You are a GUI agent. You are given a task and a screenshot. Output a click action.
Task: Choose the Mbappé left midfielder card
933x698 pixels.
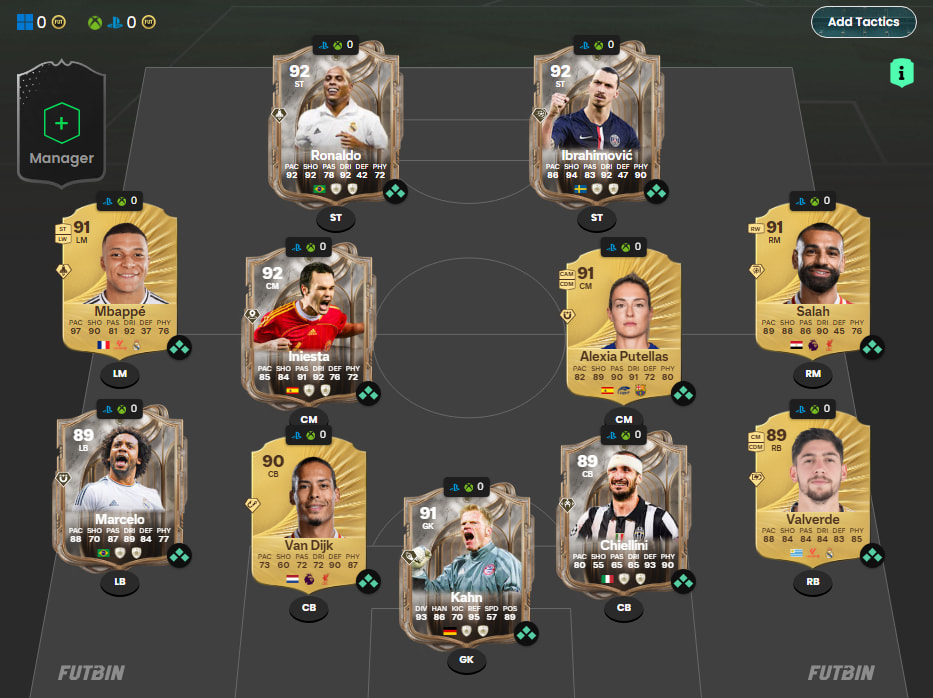pyautogui.click(x=119, y=285)
